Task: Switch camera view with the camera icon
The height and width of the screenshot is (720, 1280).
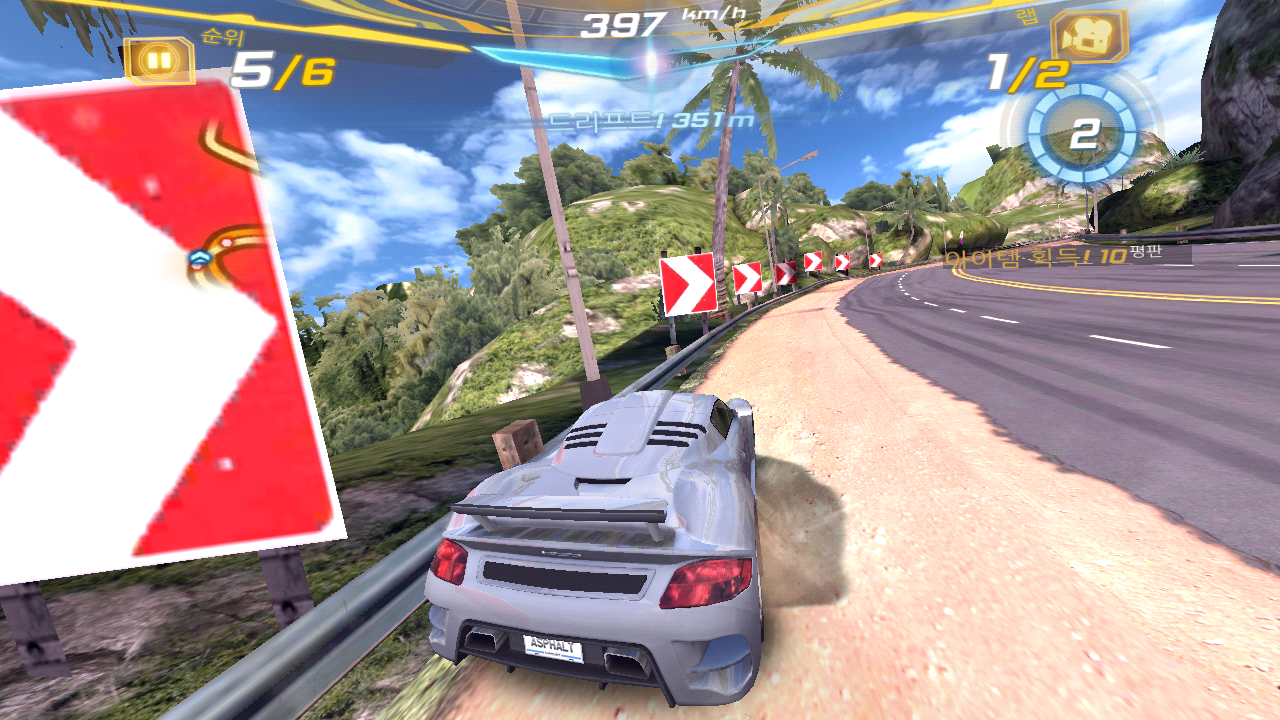Action: tap(1088, 36)
